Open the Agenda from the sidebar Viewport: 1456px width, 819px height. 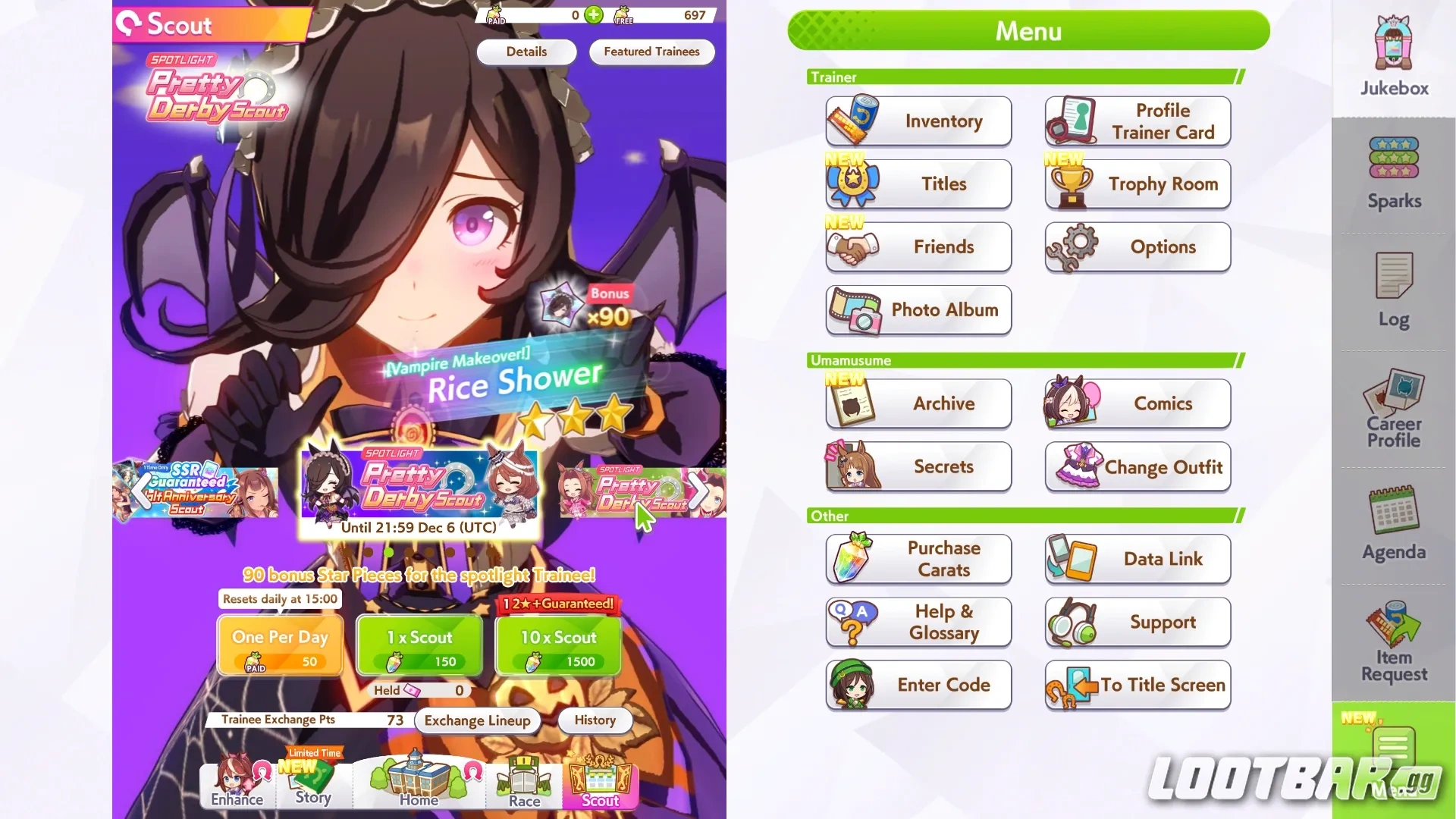(x=1392, y=523)
